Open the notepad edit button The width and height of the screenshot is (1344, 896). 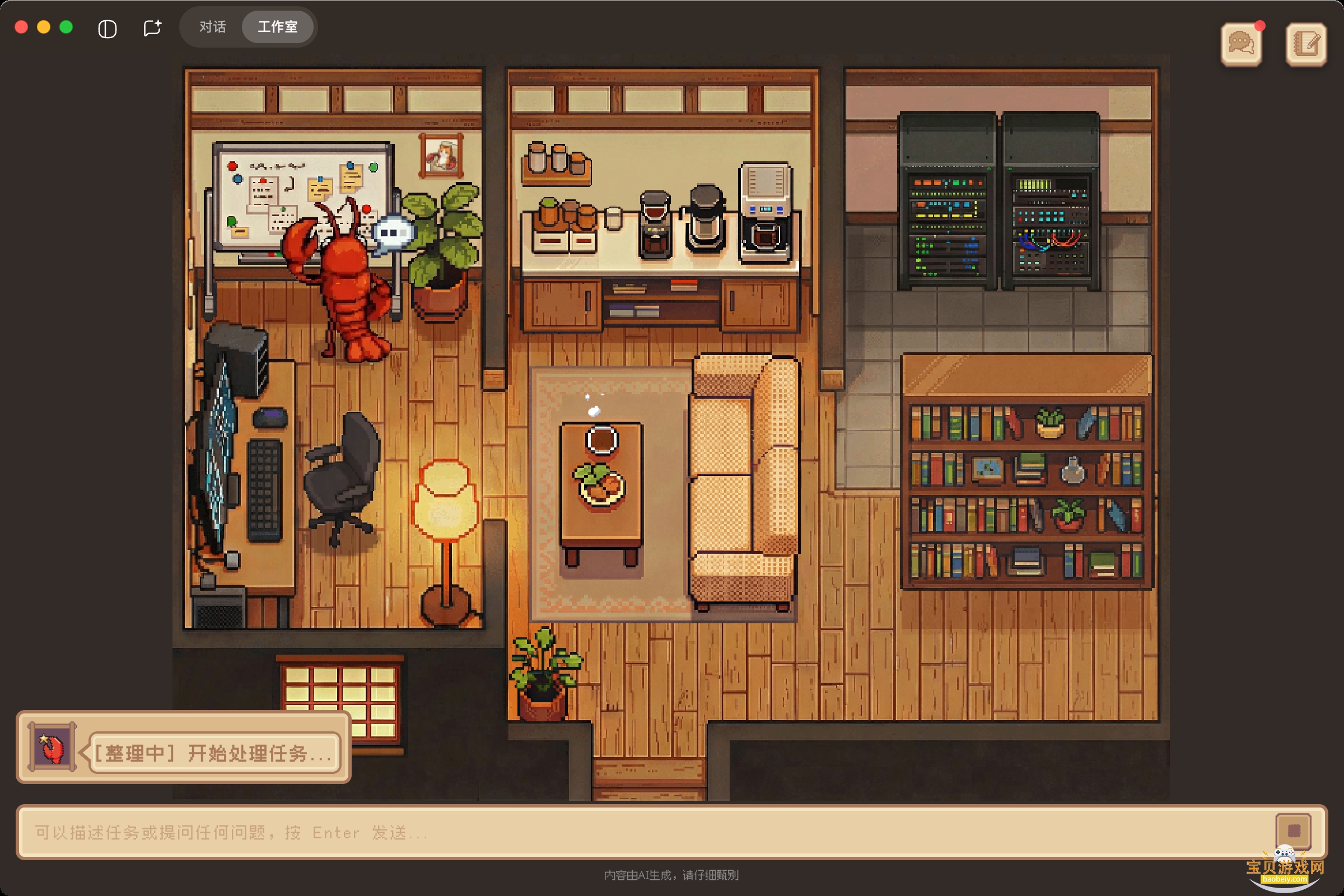click(1306, 44)
